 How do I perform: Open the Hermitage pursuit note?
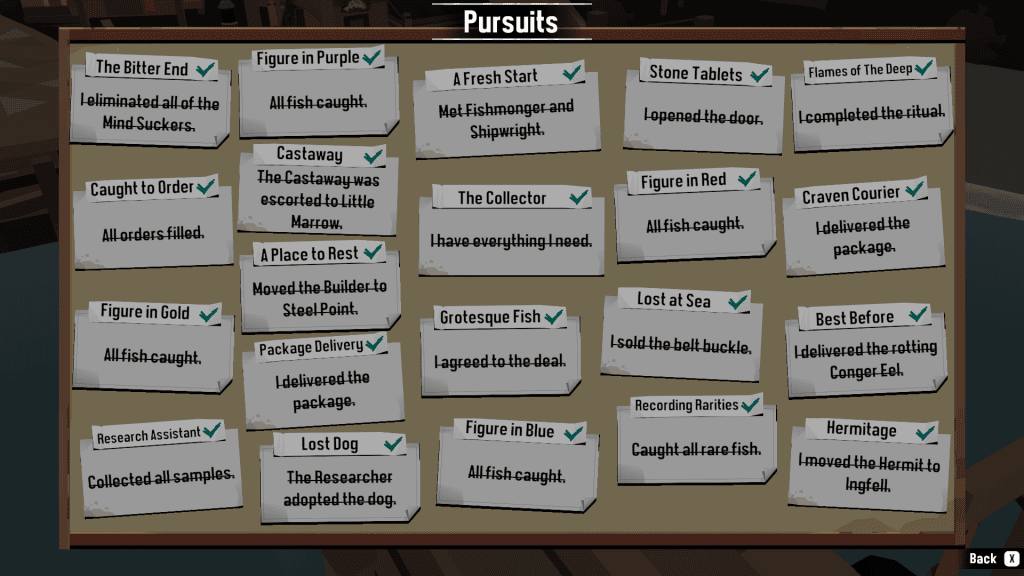point(868,465)
